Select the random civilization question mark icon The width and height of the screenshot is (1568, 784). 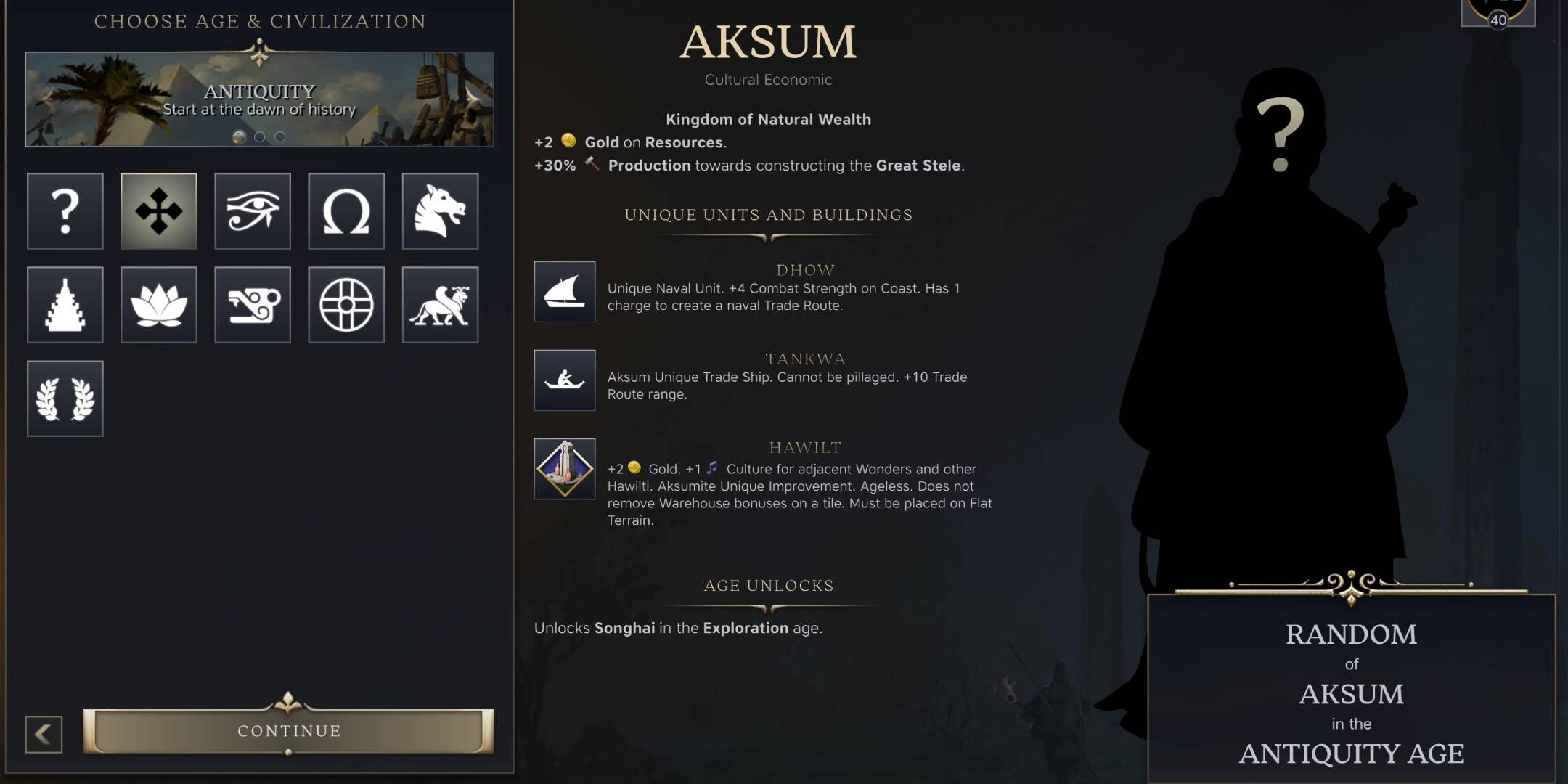click(65, 211)
